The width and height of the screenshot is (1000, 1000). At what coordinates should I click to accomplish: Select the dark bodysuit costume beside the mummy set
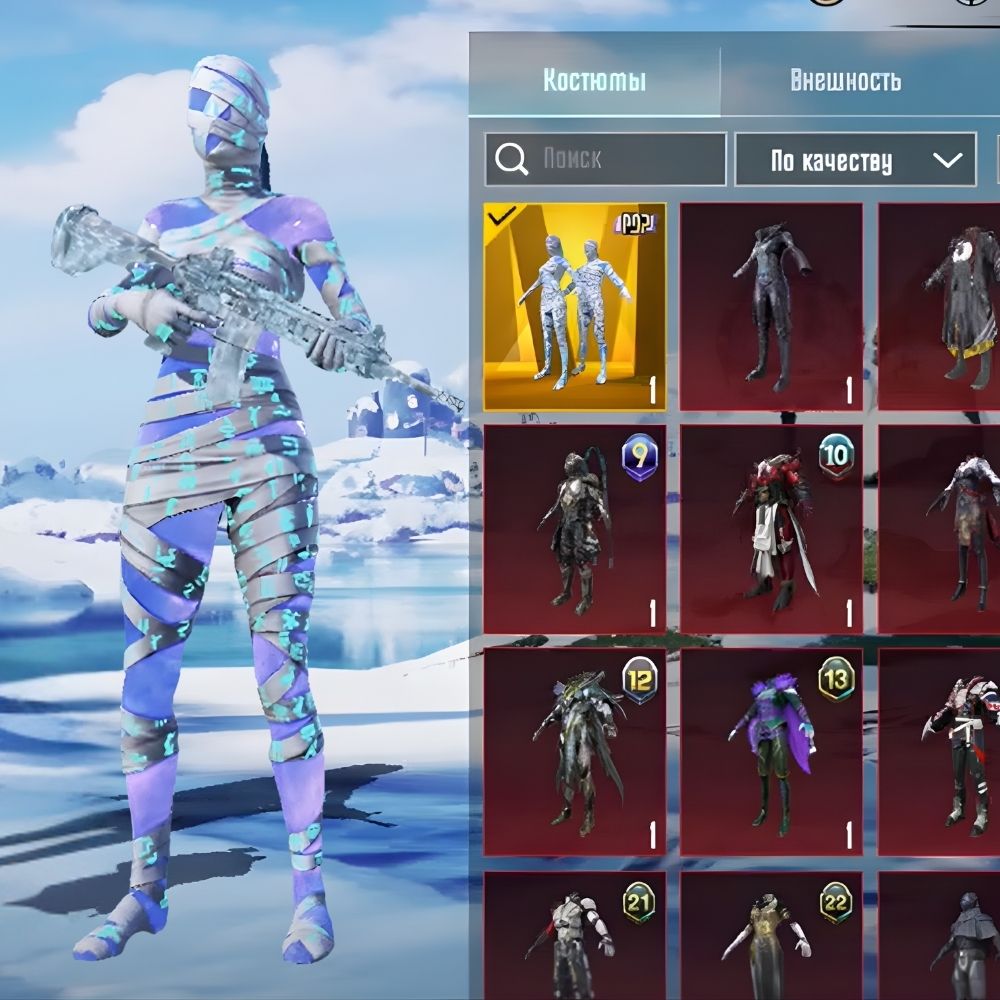pyautogui.click(x=771, y=307)
